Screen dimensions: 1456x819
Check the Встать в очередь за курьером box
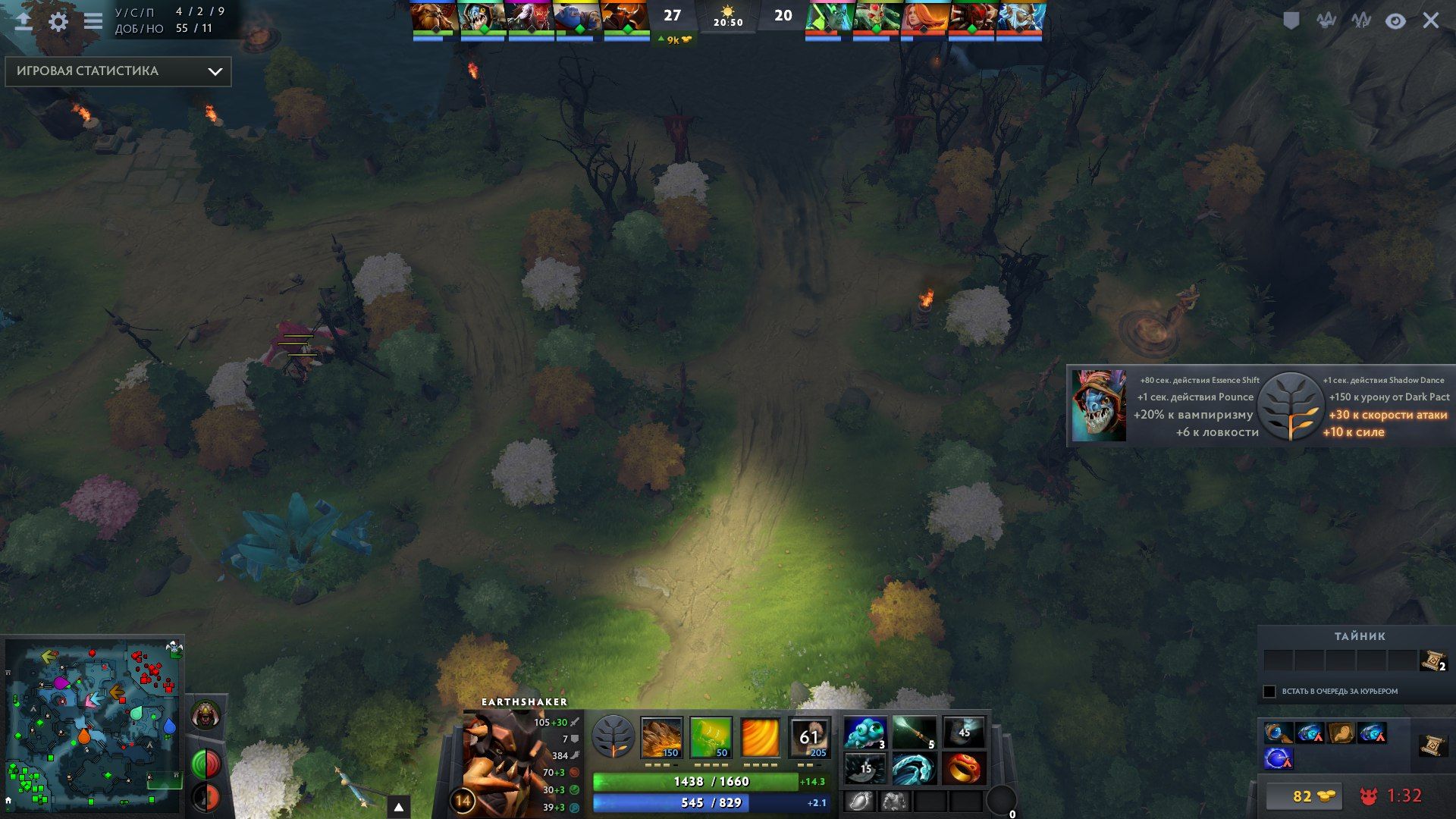click(x=1269, y=692)
